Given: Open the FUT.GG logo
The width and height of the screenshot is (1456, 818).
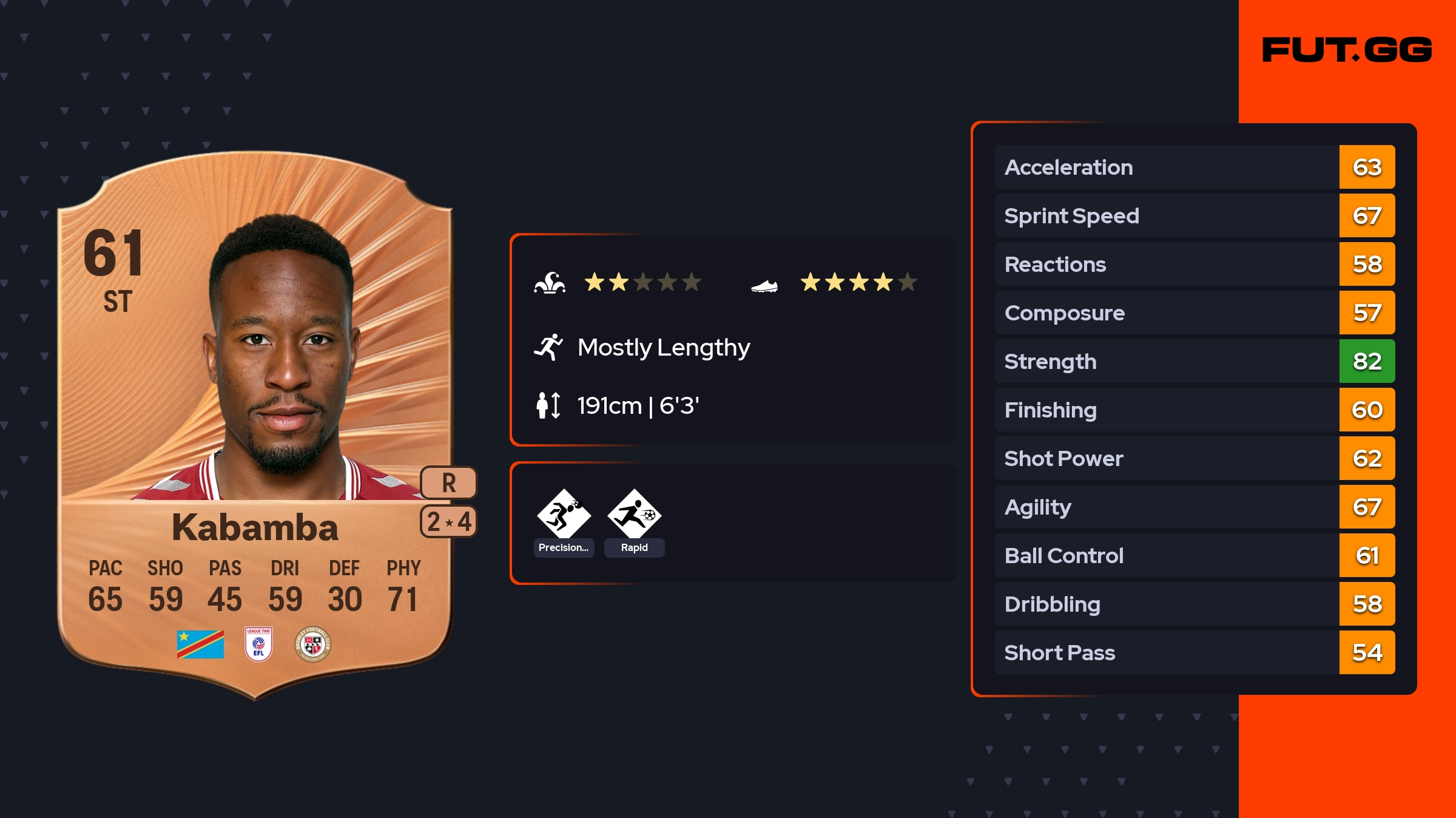Looking at the screenshot, I should coord(1347,50).
